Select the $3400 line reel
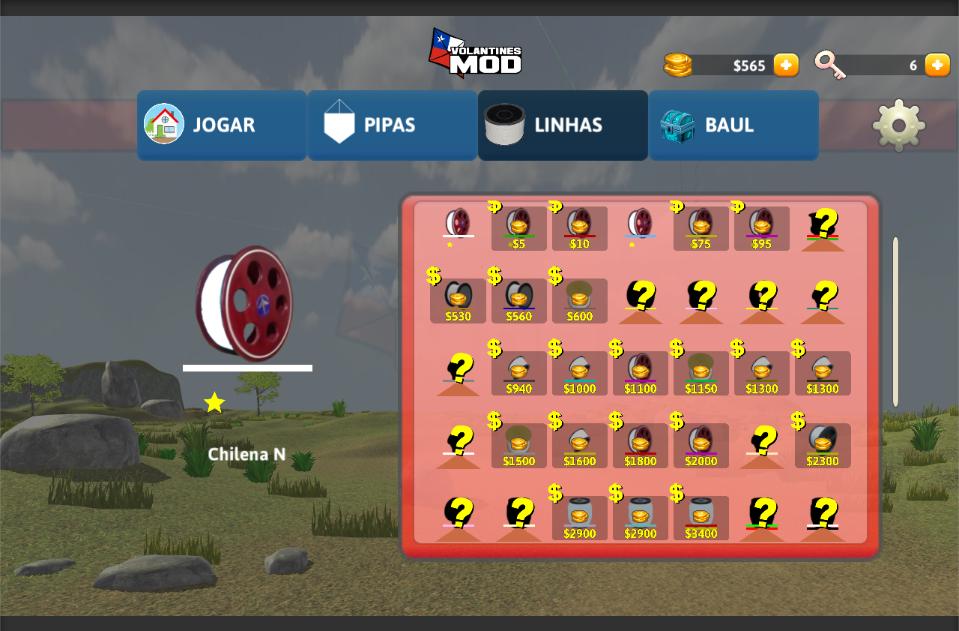Viewport: 959px width, 631px height. click(x=701, y=518)
